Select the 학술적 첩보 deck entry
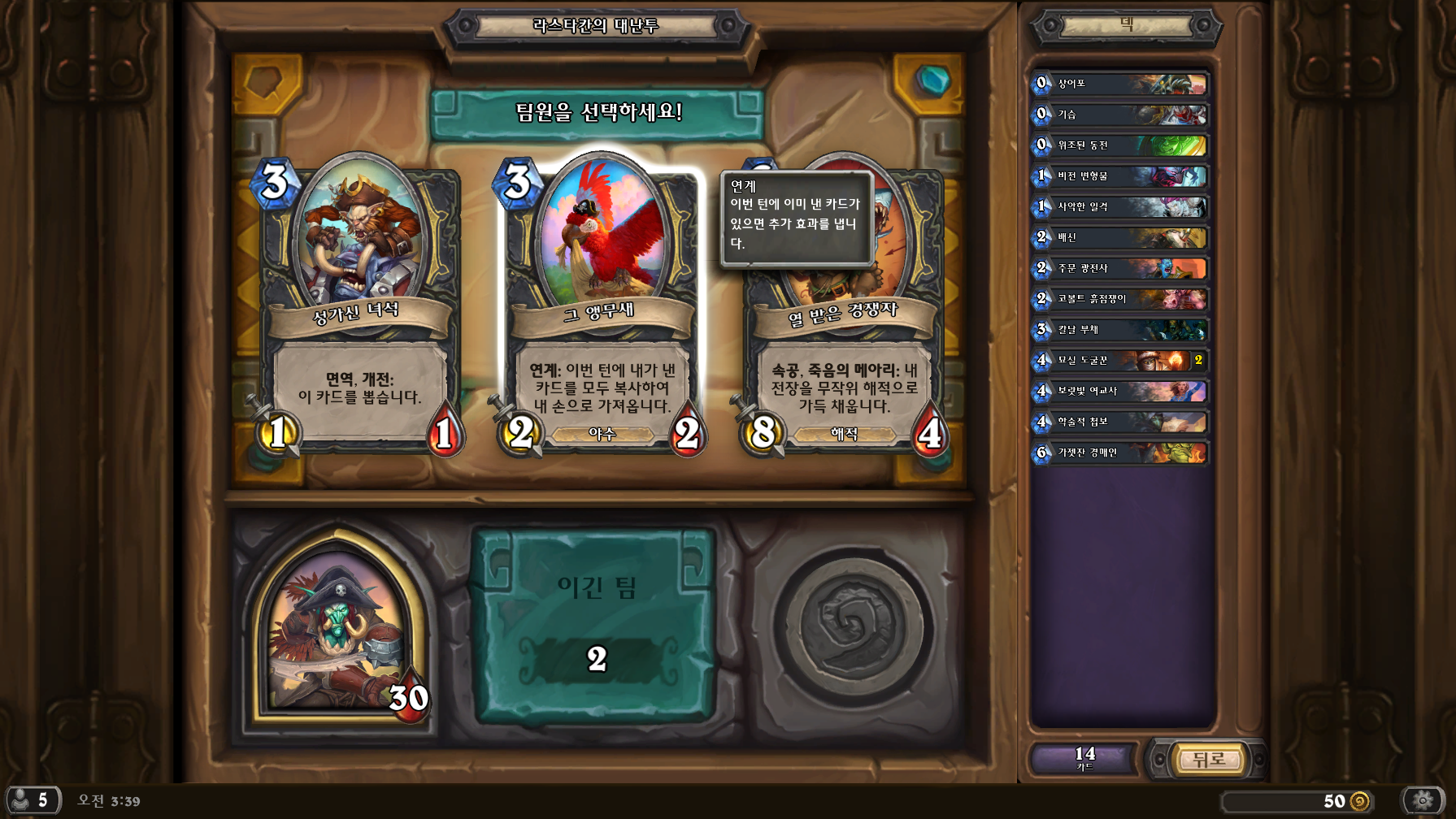This screenshot has height=819, width=1456. (1120, 422)
